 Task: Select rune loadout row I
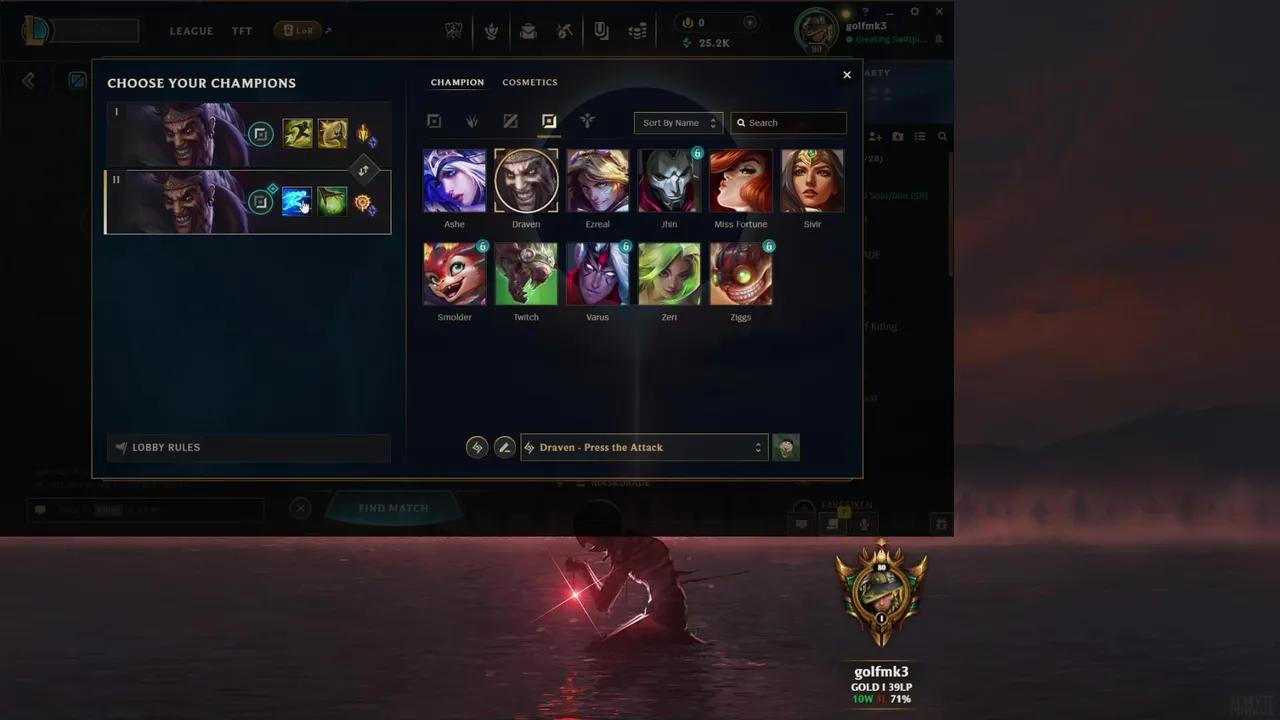pos(200,133)
